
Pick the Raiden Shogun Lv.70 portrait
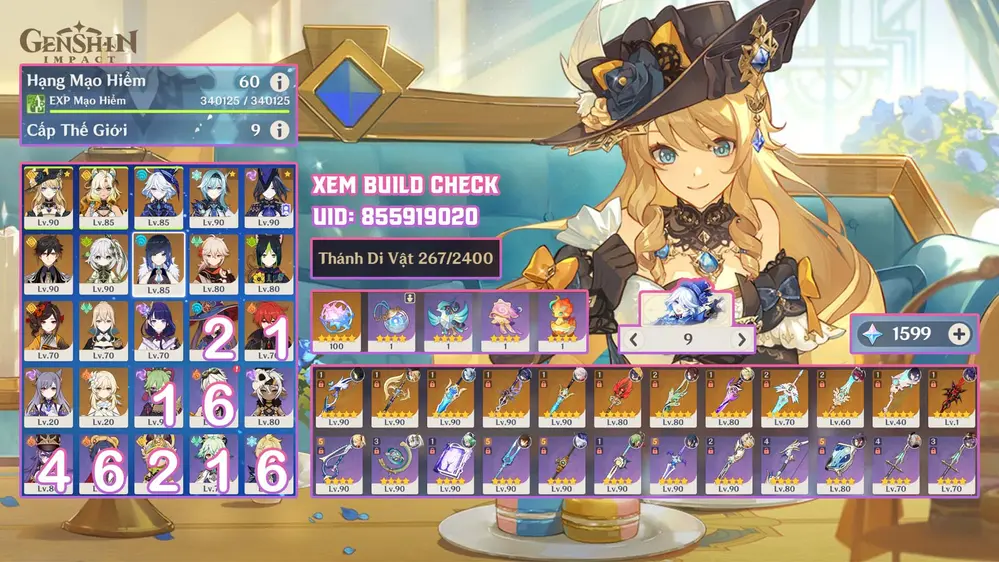coord(157,329)
